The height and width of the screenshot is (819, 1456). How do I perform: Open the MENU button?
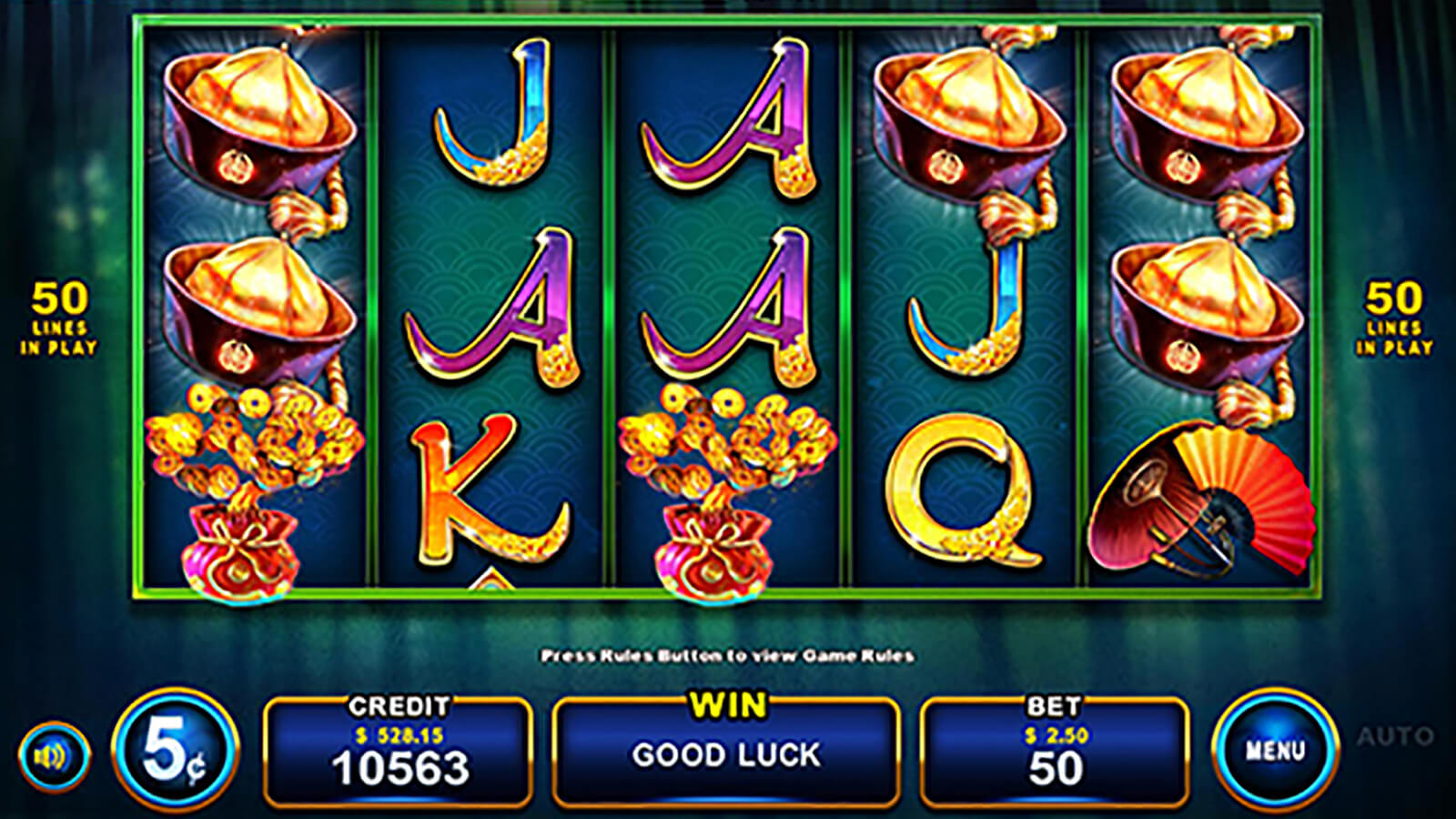1275,750
